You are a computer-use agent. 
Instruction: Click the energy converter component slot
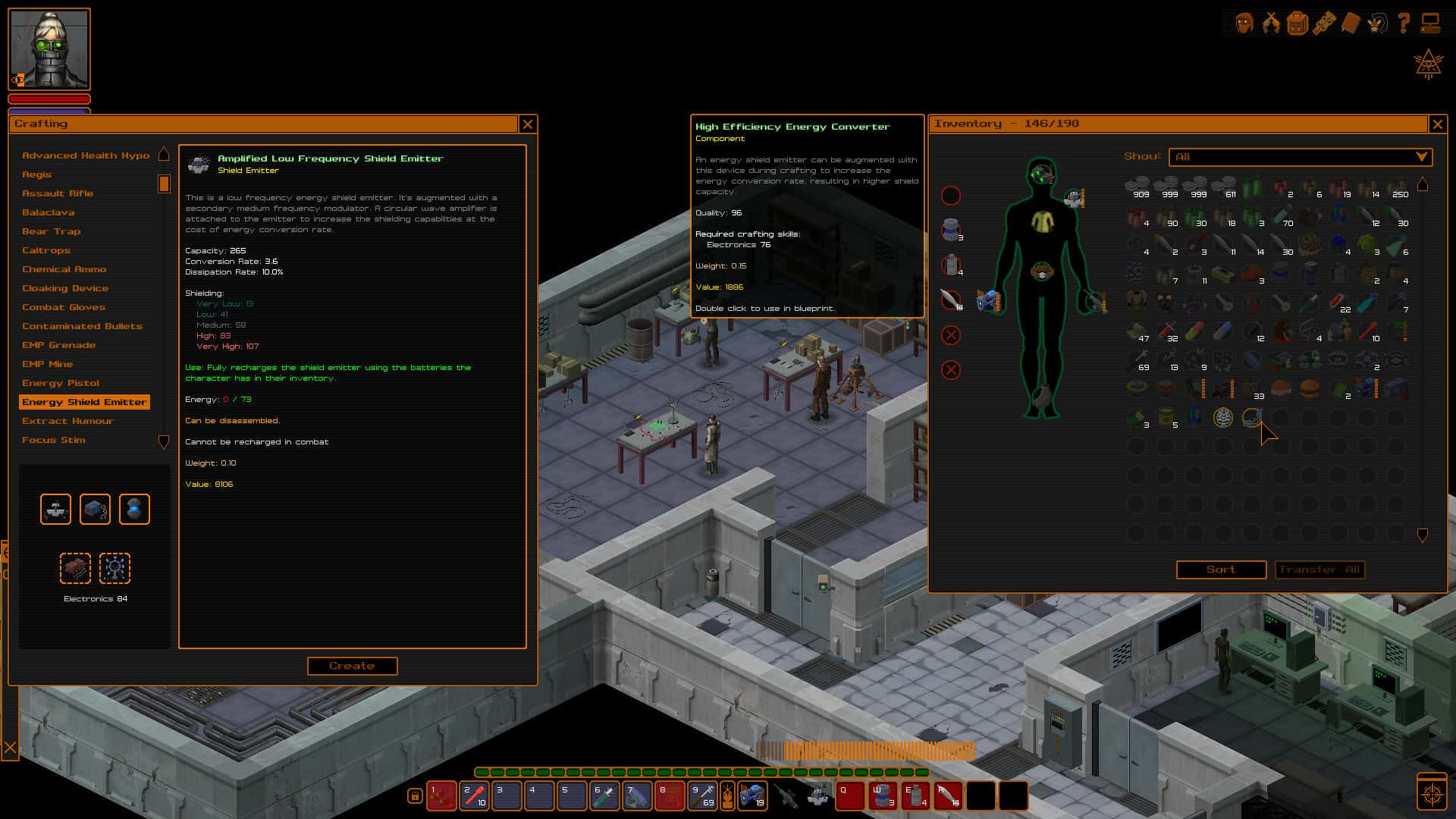tap(94, 509)
